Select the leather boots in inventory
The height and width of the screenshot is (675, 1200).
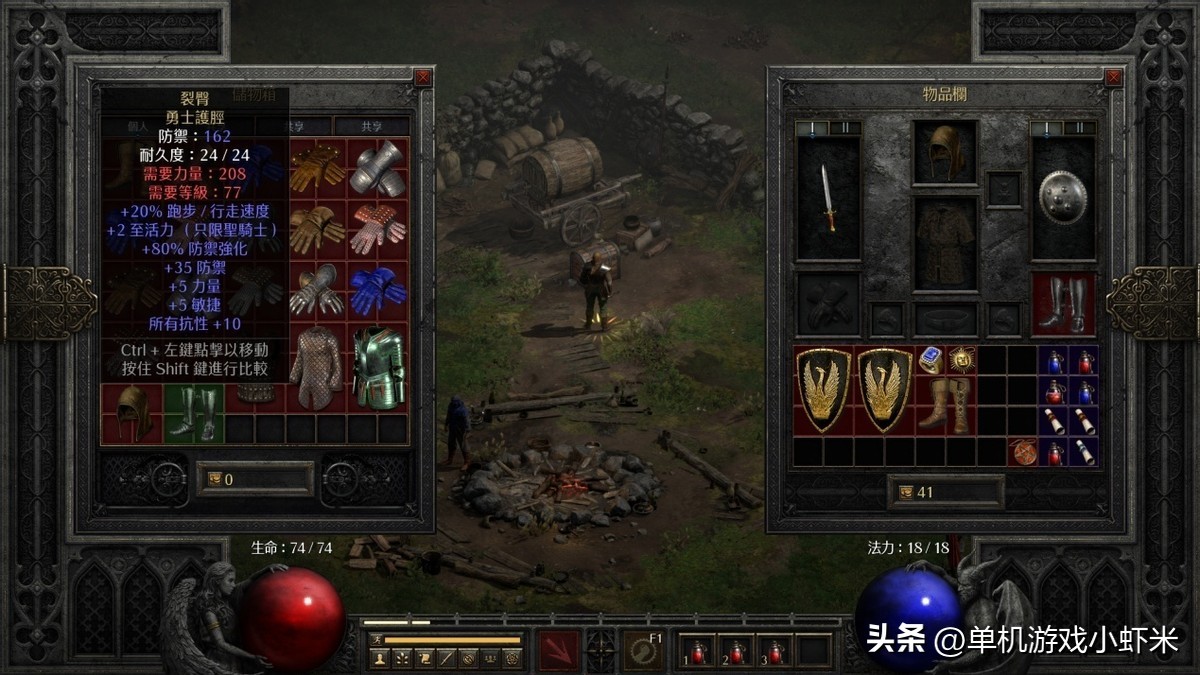pyautogui.click(x=945, y=405)
